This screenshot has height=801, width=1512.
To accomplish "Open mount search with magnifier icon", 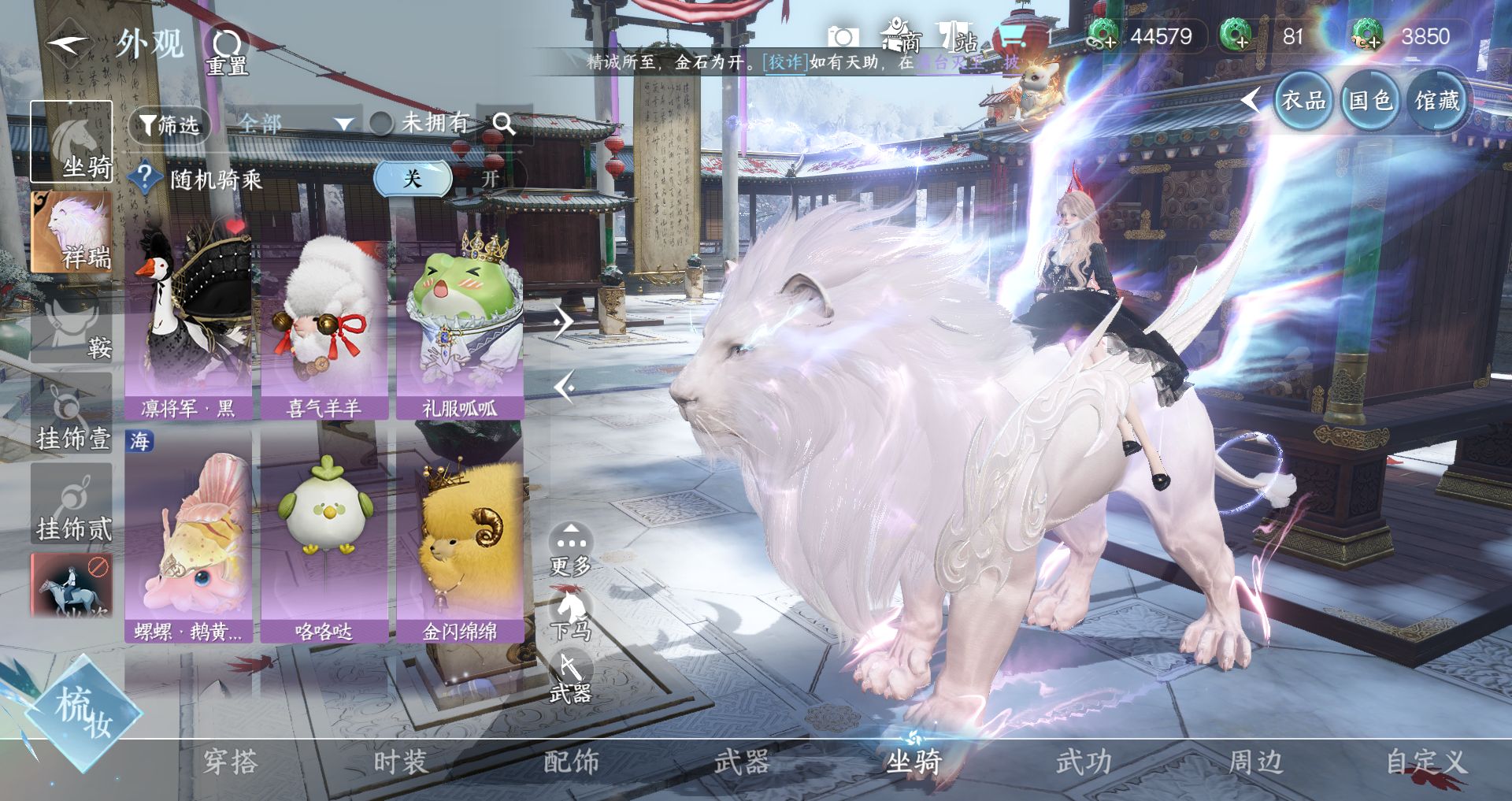I will [x=504, y=124].
